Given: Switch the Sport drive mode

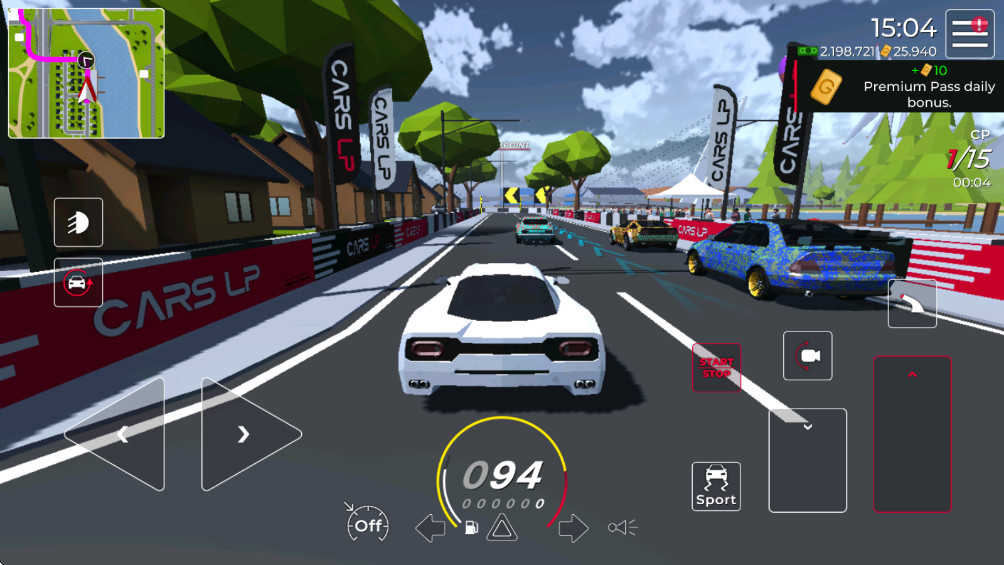Looking at the screenshot, I should pos(716,486).
